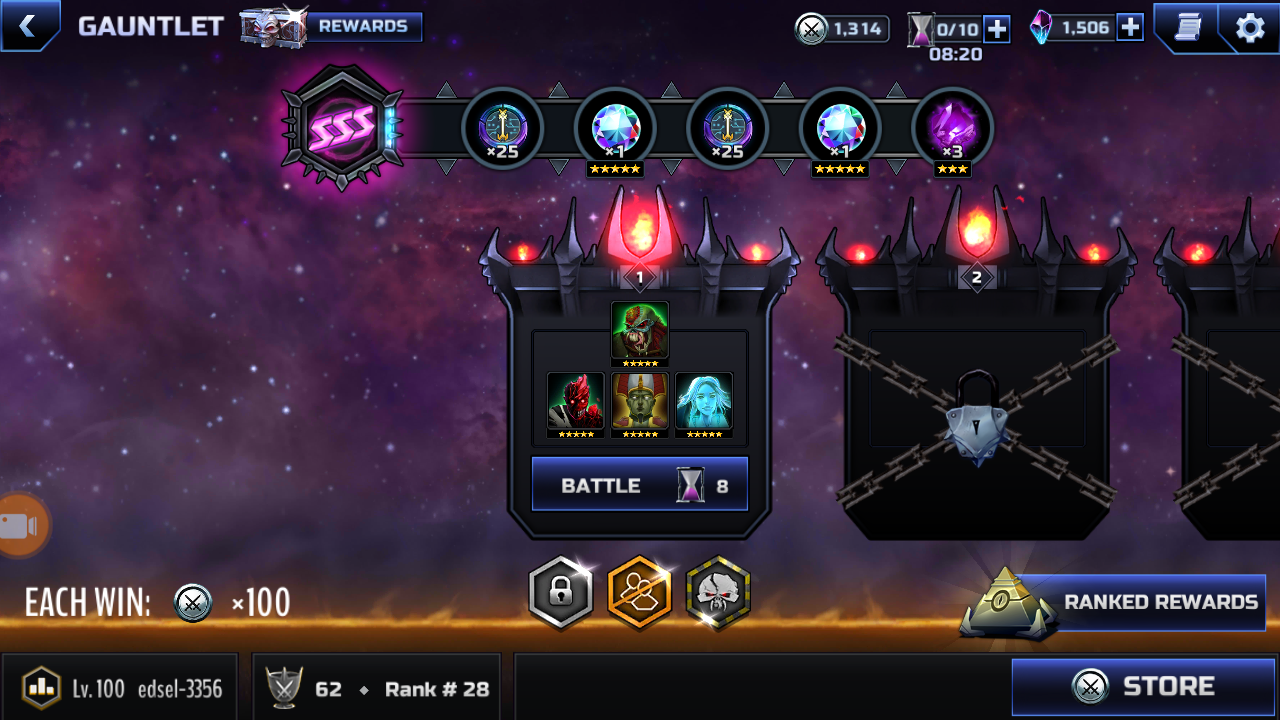
Task: View the SSS grade emblem
Action: click(x=342, y=128)
